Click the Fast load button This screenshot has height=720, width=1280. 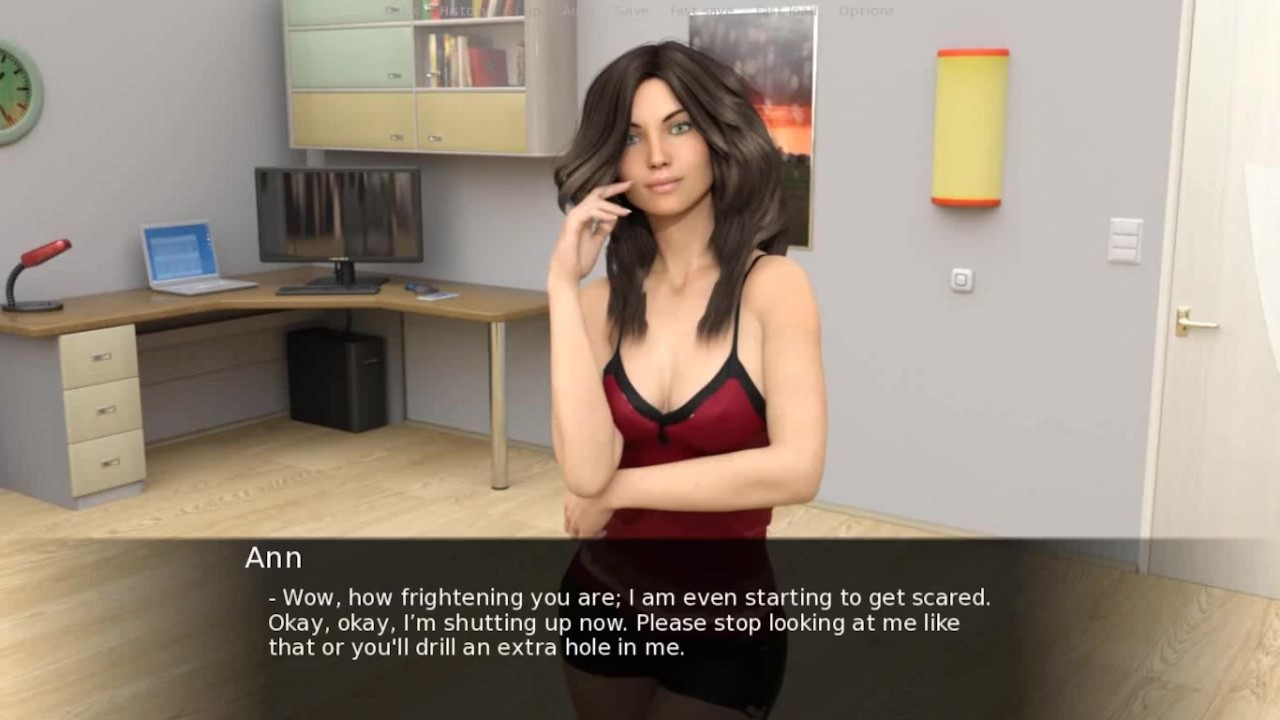click(x=786, y=11)
